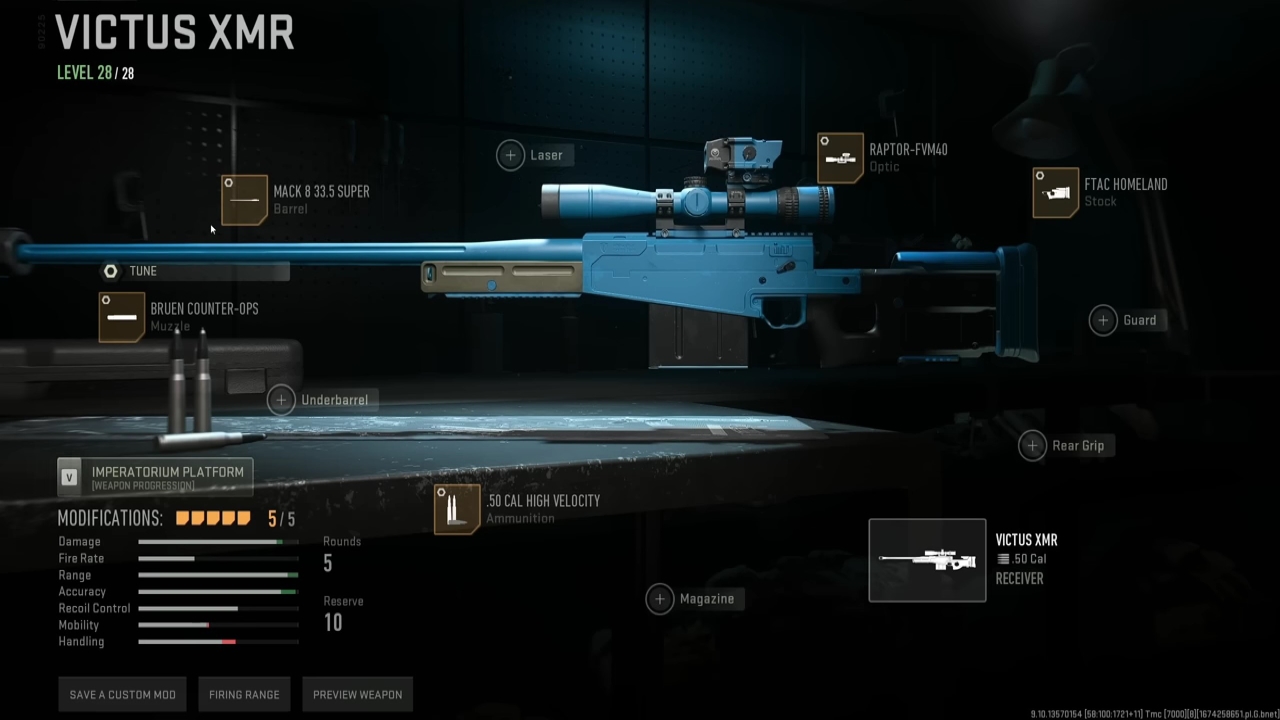Expand the Rear Grip attachment slot

[x=1032, y=445]
